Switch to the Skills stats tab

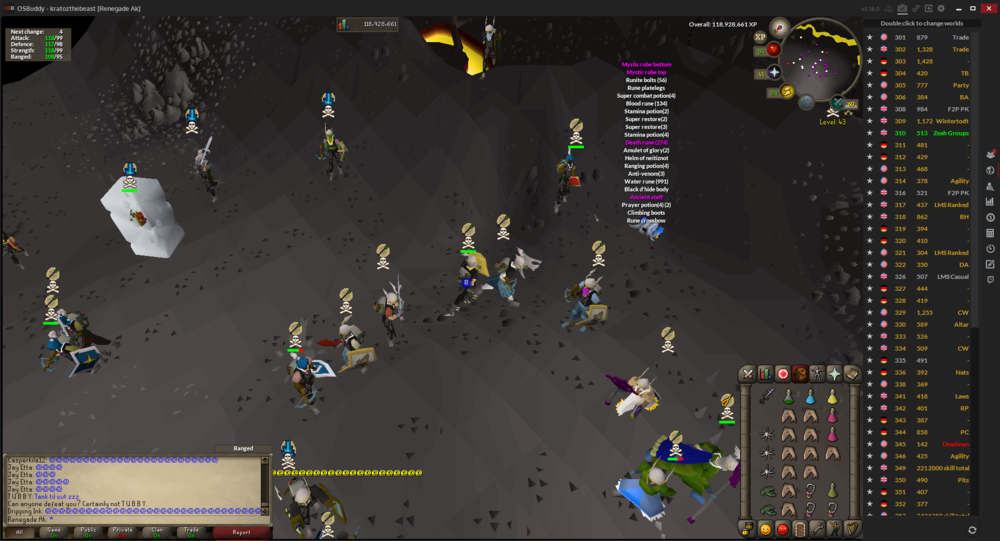click(x=765, y=373)
